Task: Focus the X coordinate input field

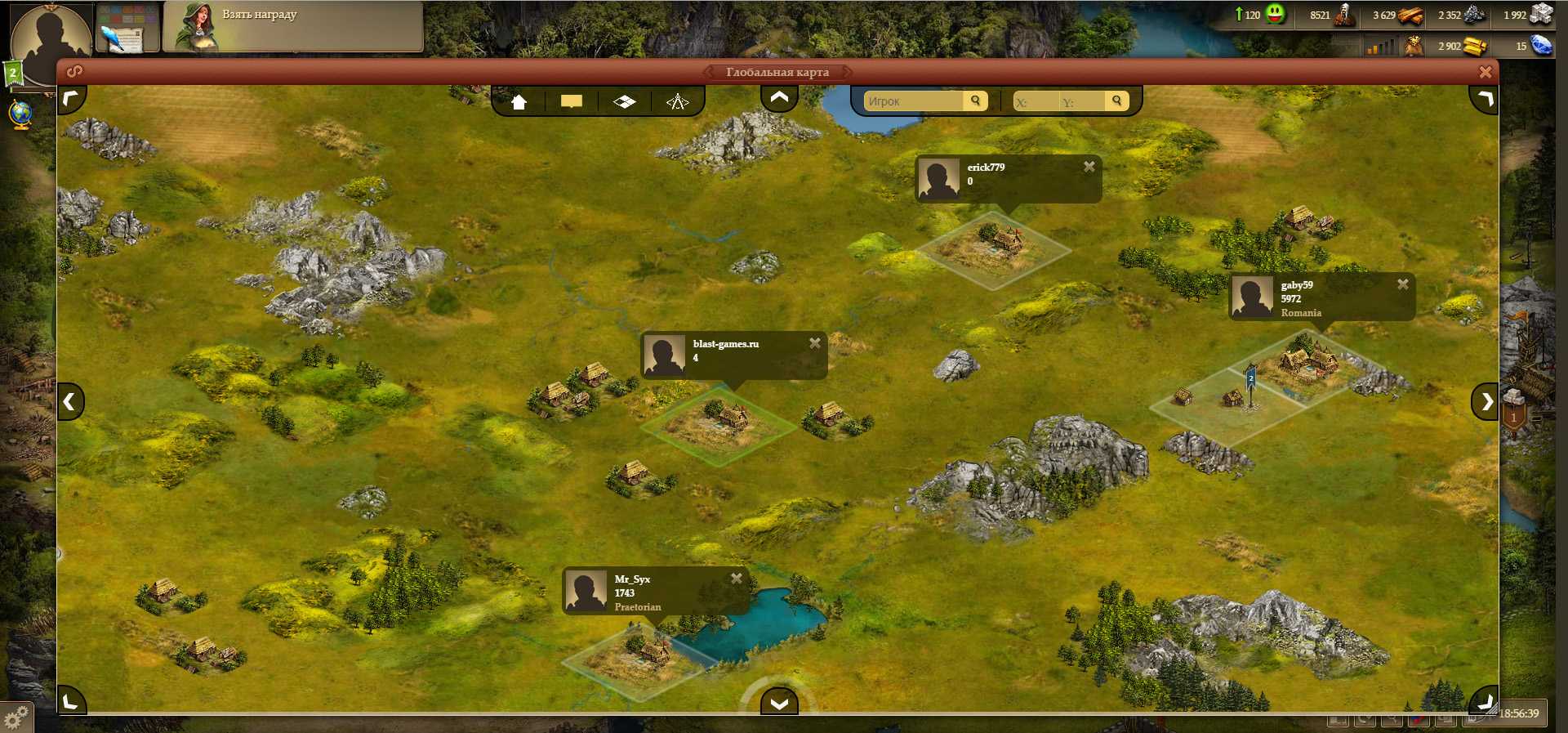Action: (x=1034, y=102)
